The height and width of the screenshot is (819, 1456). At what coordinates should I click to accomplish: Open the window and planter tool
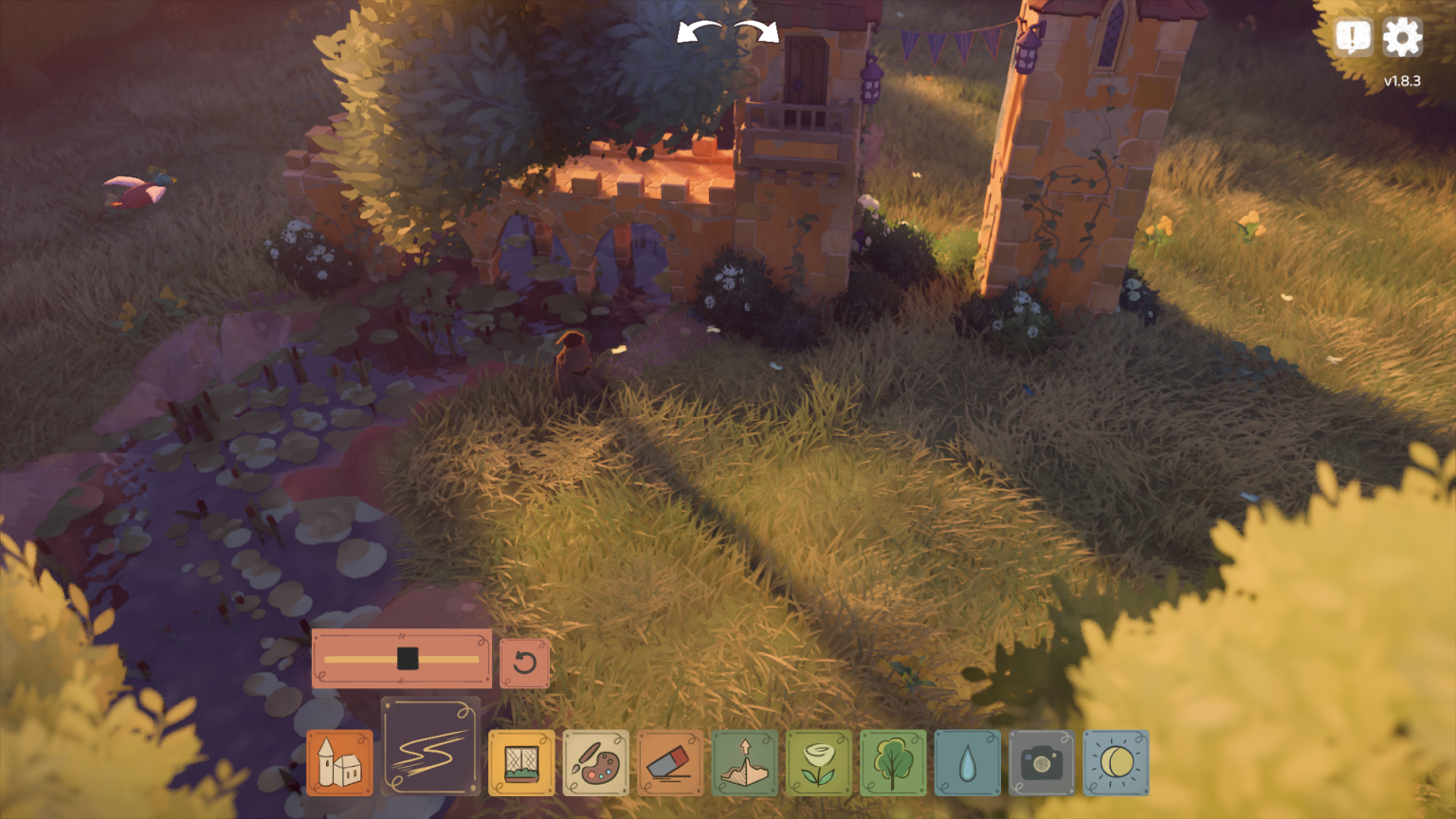tap(521, 763)
